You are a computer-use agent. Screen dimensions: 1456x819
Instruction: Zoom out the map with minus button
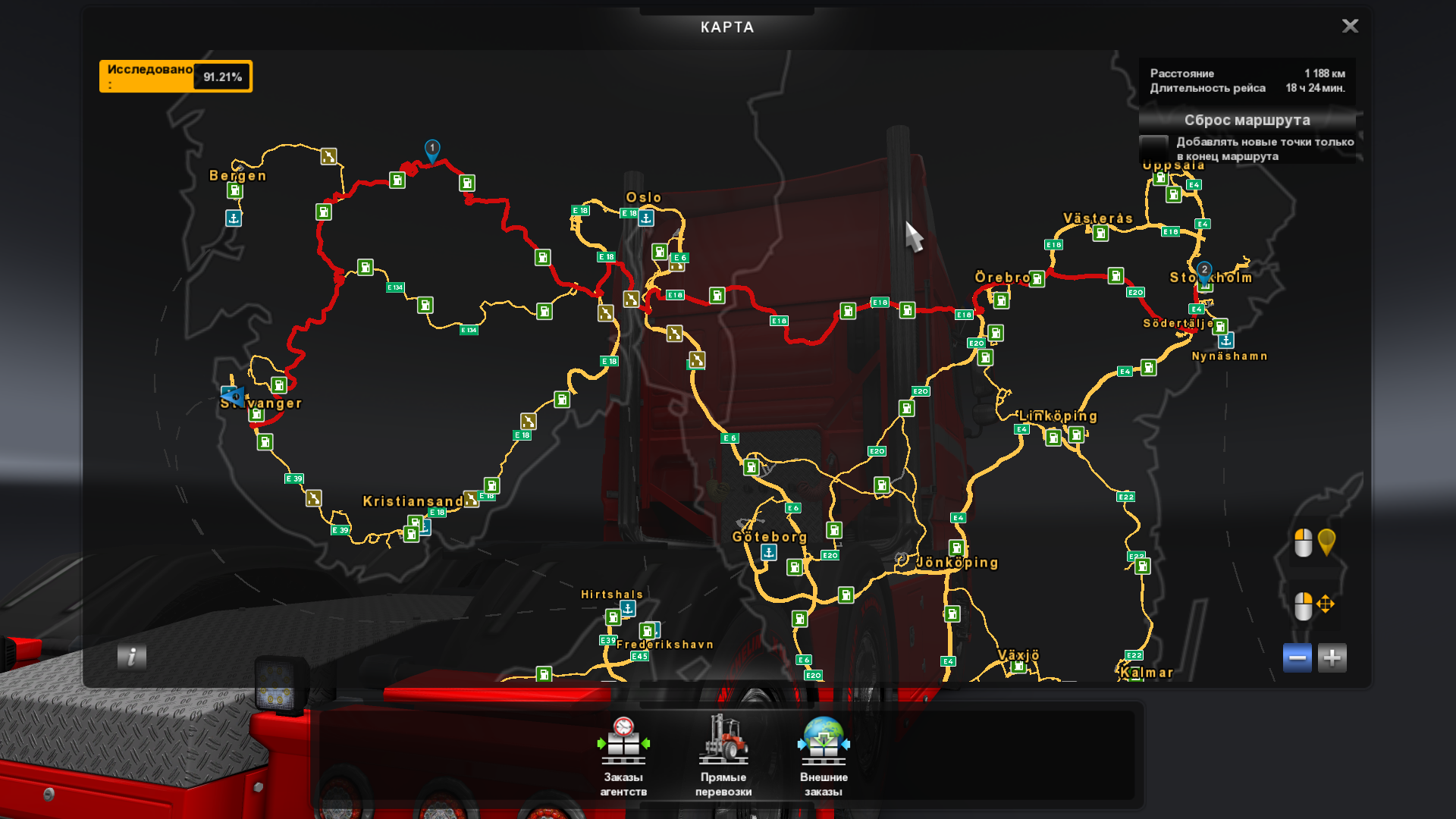tap(1297, 657)
